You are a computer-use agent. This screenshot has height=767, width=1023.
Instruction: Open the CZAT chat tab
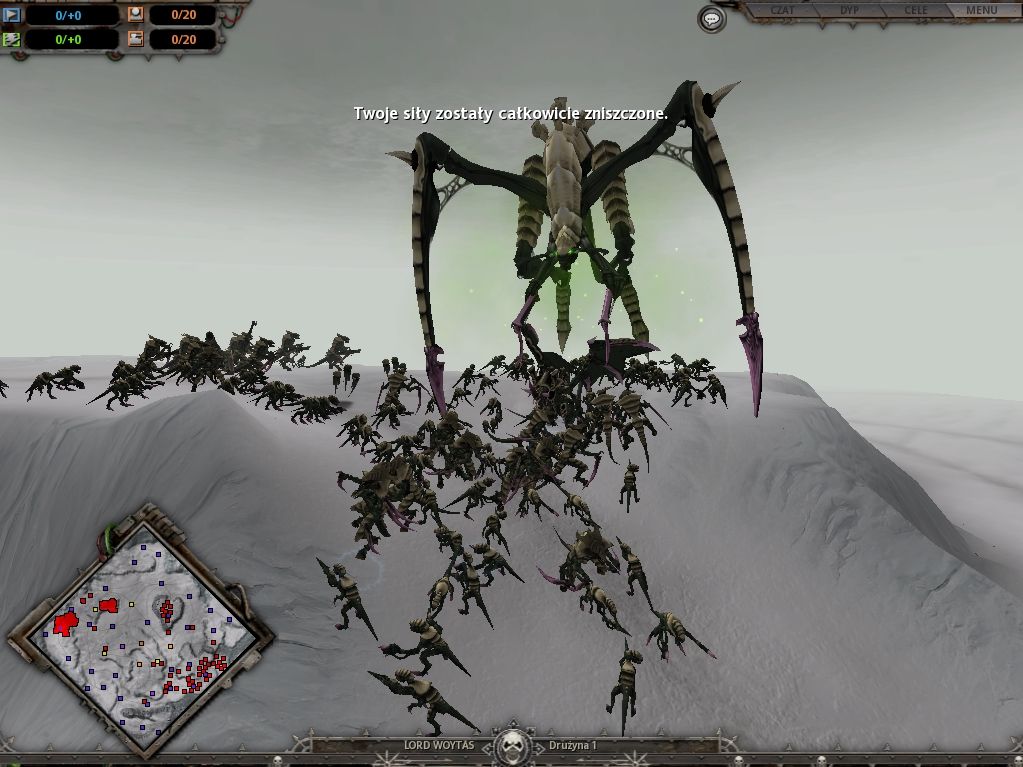[x=784, y=11]
